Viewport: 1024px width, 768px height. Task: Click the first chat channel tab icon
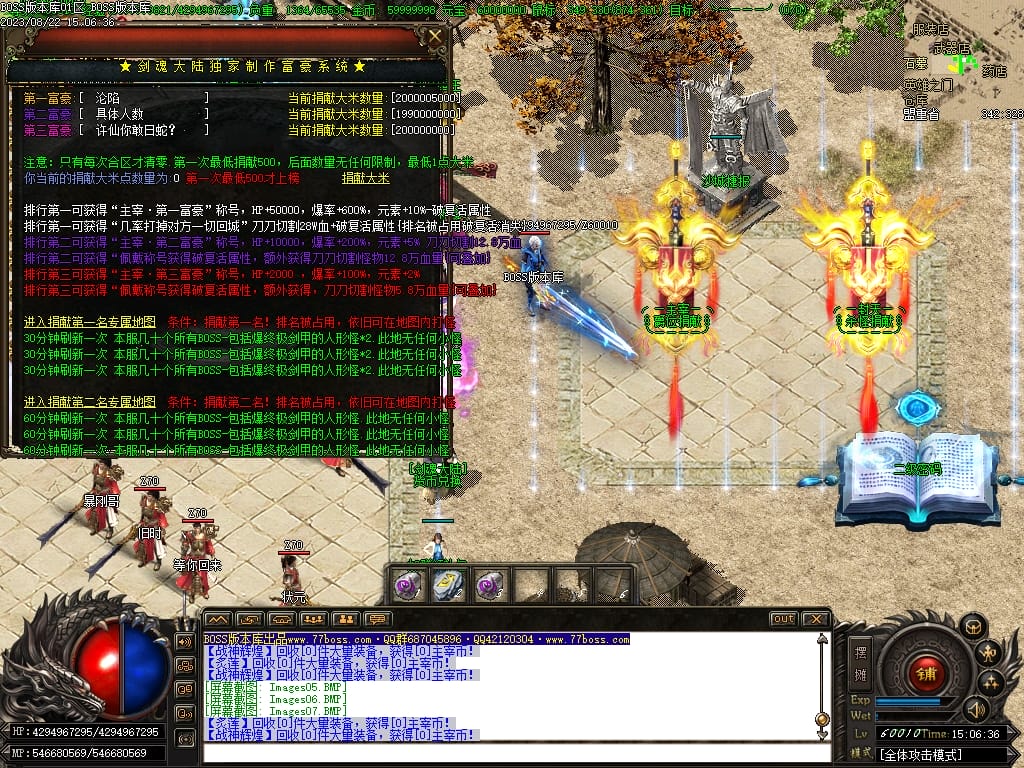[217, 619]
